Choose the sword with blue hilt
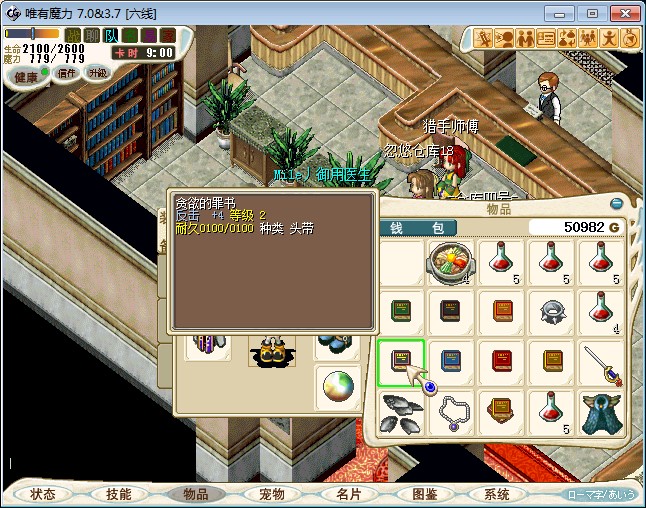Viewport: 646px width, 508px height. [x=601, y=361]
